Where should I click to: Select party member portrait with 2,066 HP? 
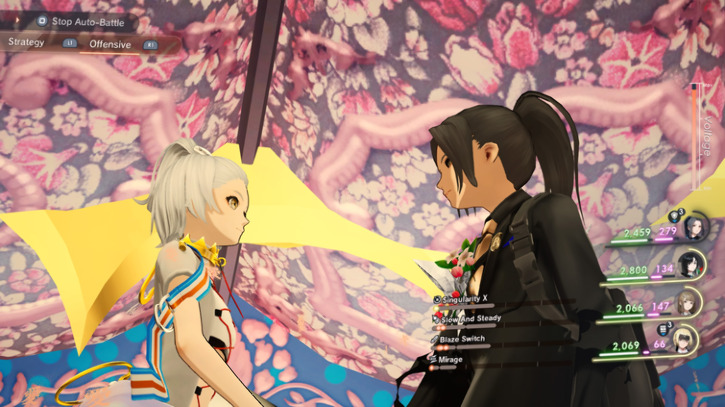click(x=688, y=302)
